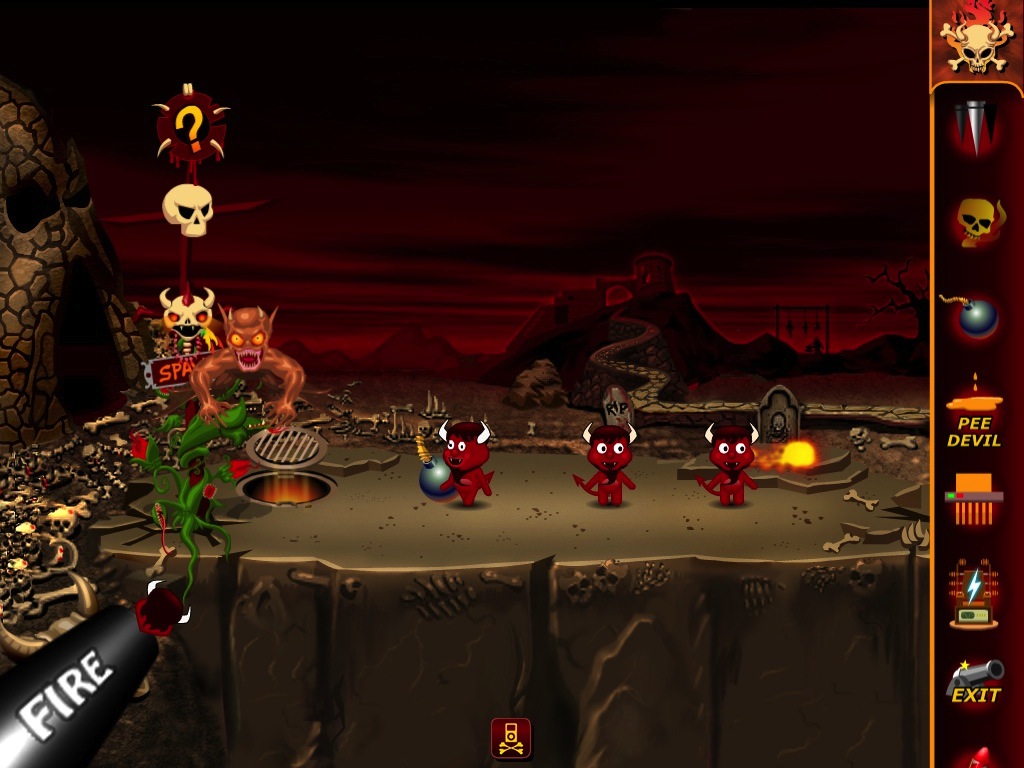Toggle the speaker skull sound button
Image resolution: width=1024 pixels, height=768 pixels.
tap(511, 738)
